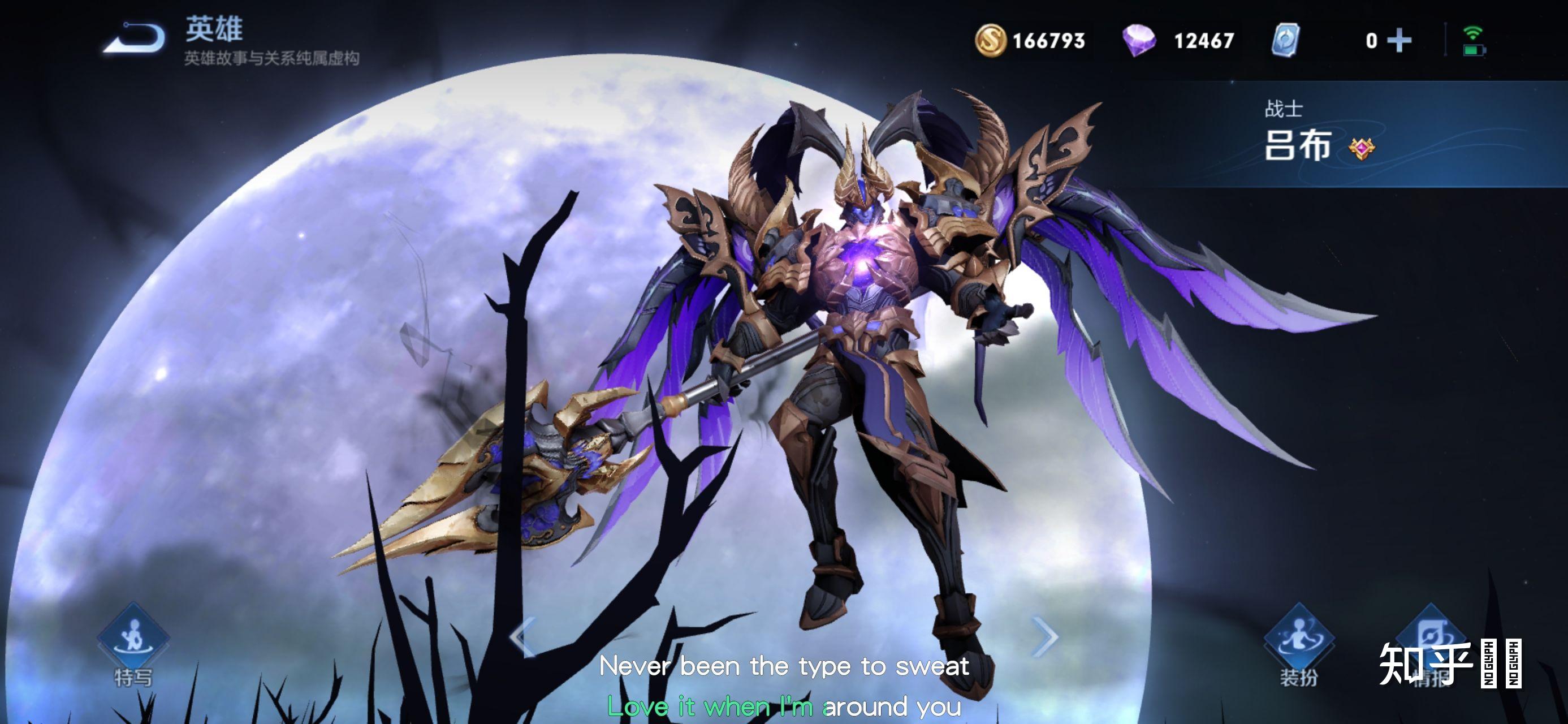The width and height of the screenshot is (1568, 724).
Task: Tap the blue ticket voucher icon
Action: point(1286,41)
